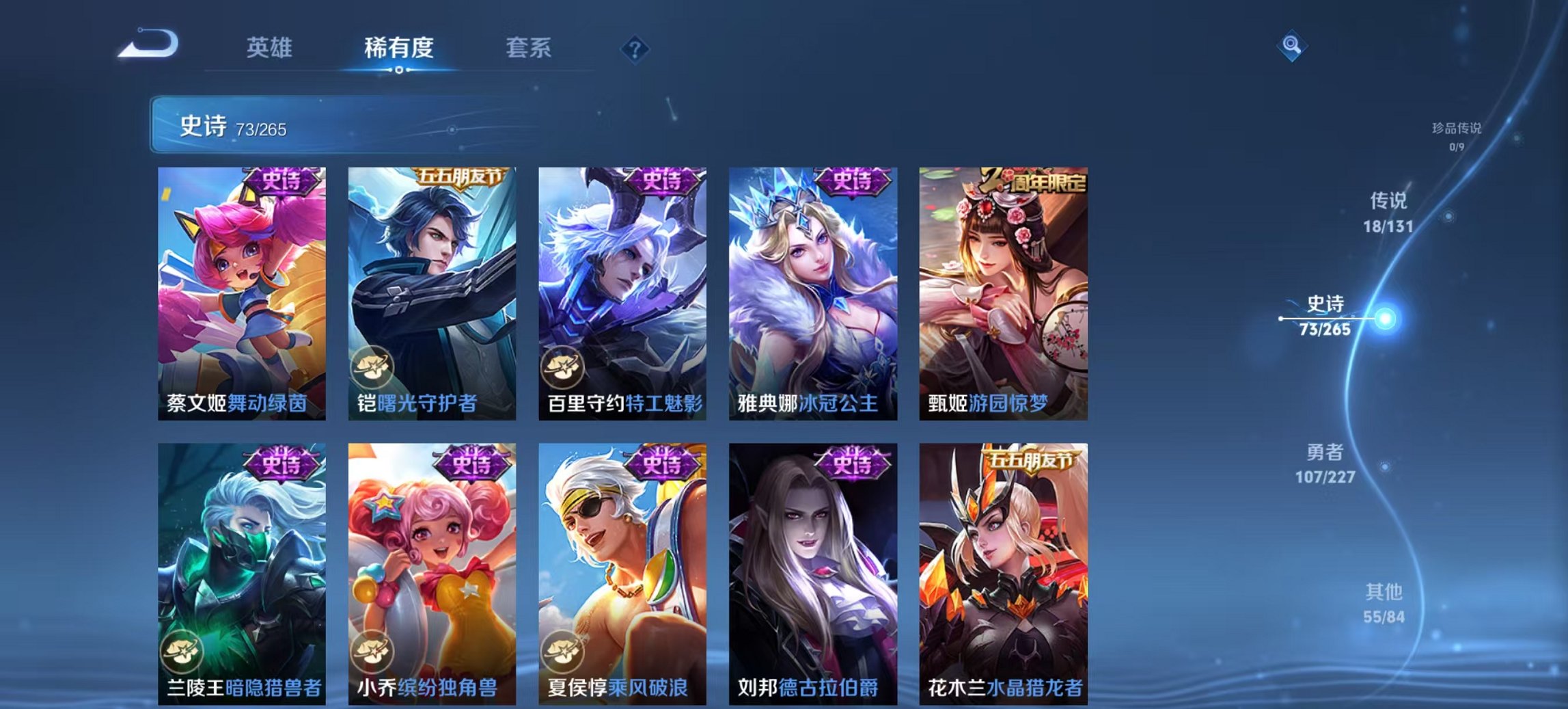The width and height of the screenshot is (1568, 709).
Task: Click the help question mark icon
Action: [634, 49]
